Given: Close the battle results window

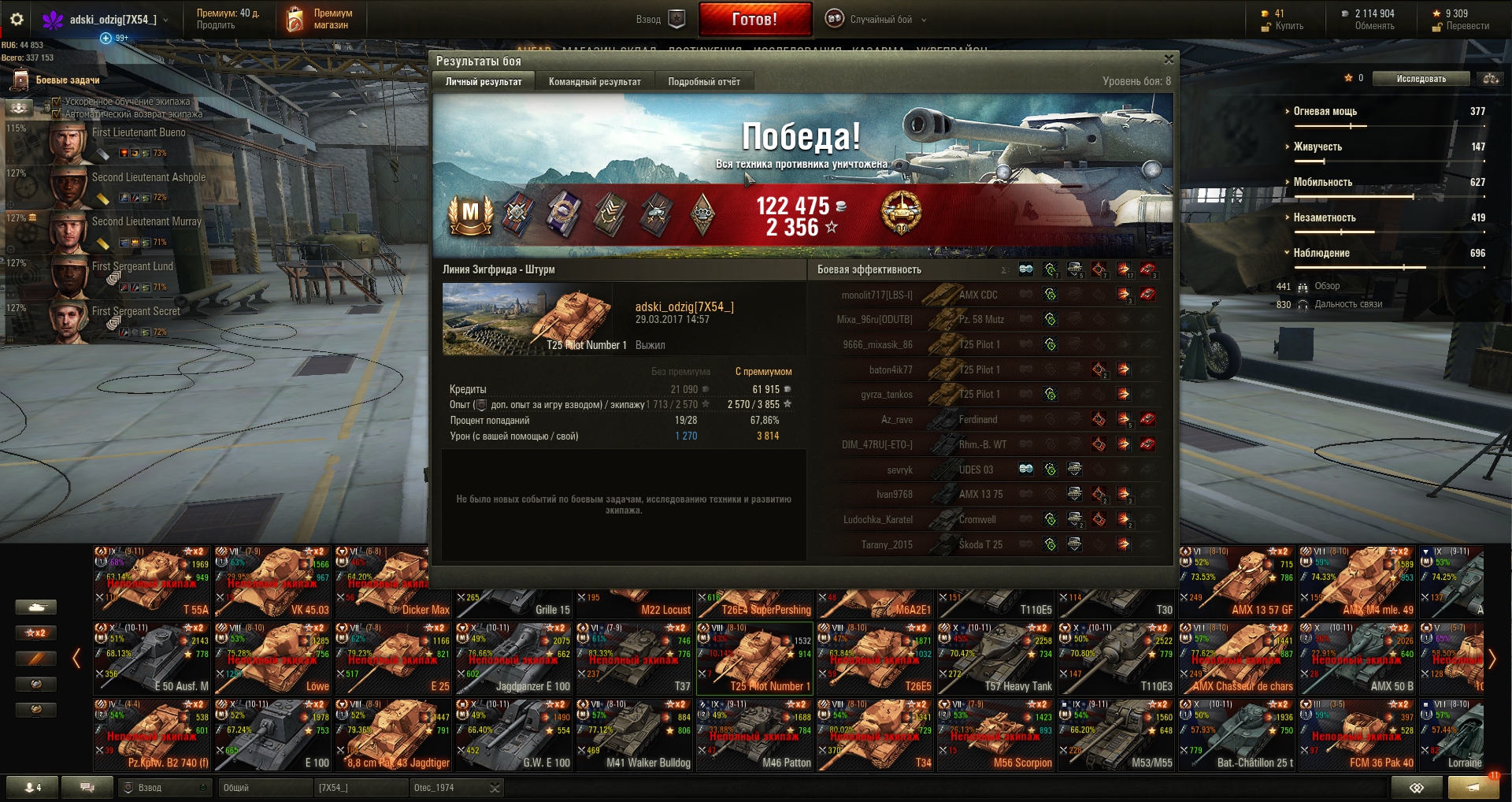Looking at the screenshot, I should click(1169, 59).
